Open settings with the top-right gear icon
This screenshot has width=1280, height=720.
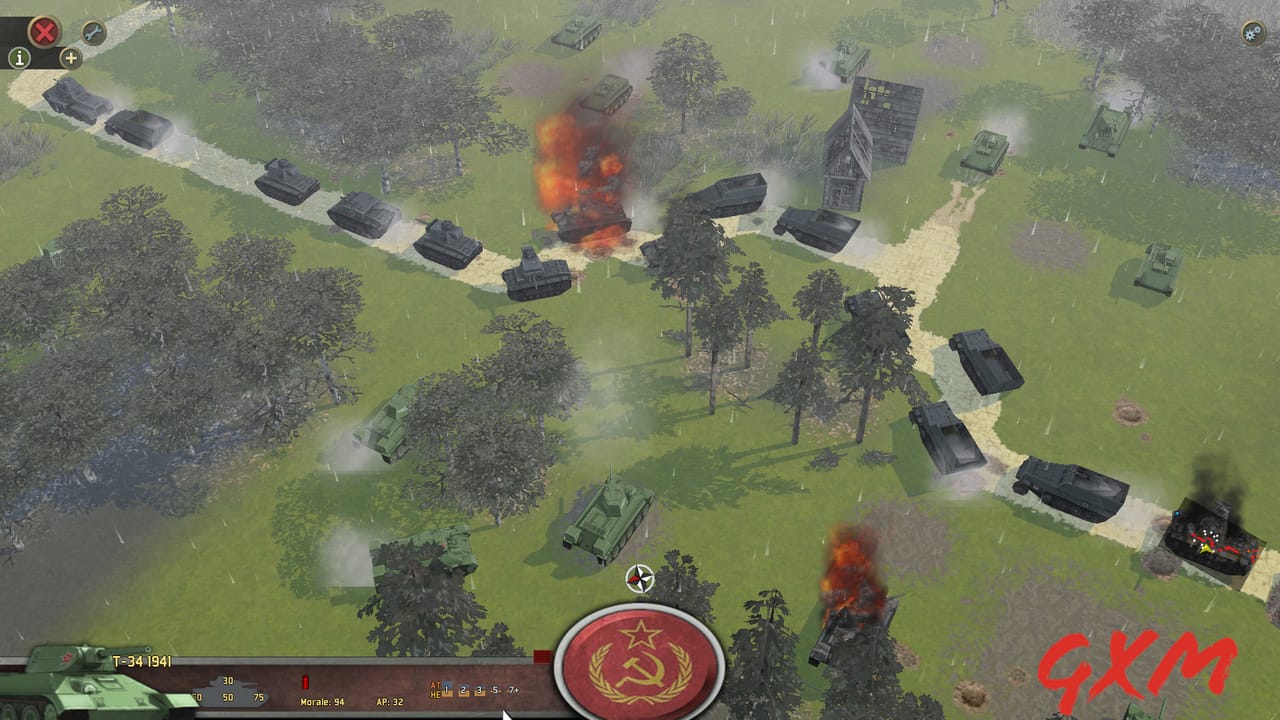point(1250,34)
